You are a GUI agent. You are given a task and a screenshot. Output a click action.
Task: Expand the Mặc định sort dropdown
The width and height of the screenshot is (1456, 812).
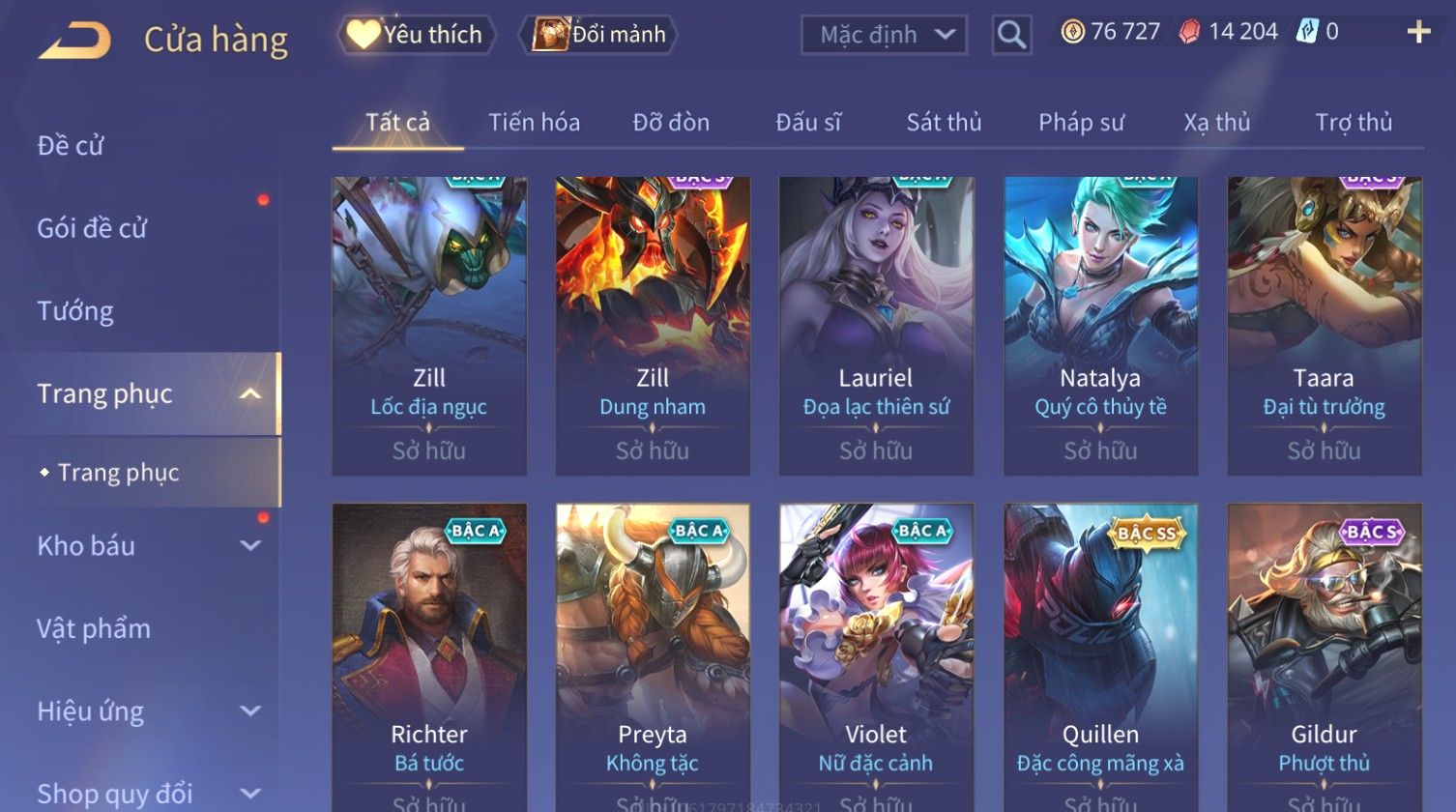tap(884, 35)
